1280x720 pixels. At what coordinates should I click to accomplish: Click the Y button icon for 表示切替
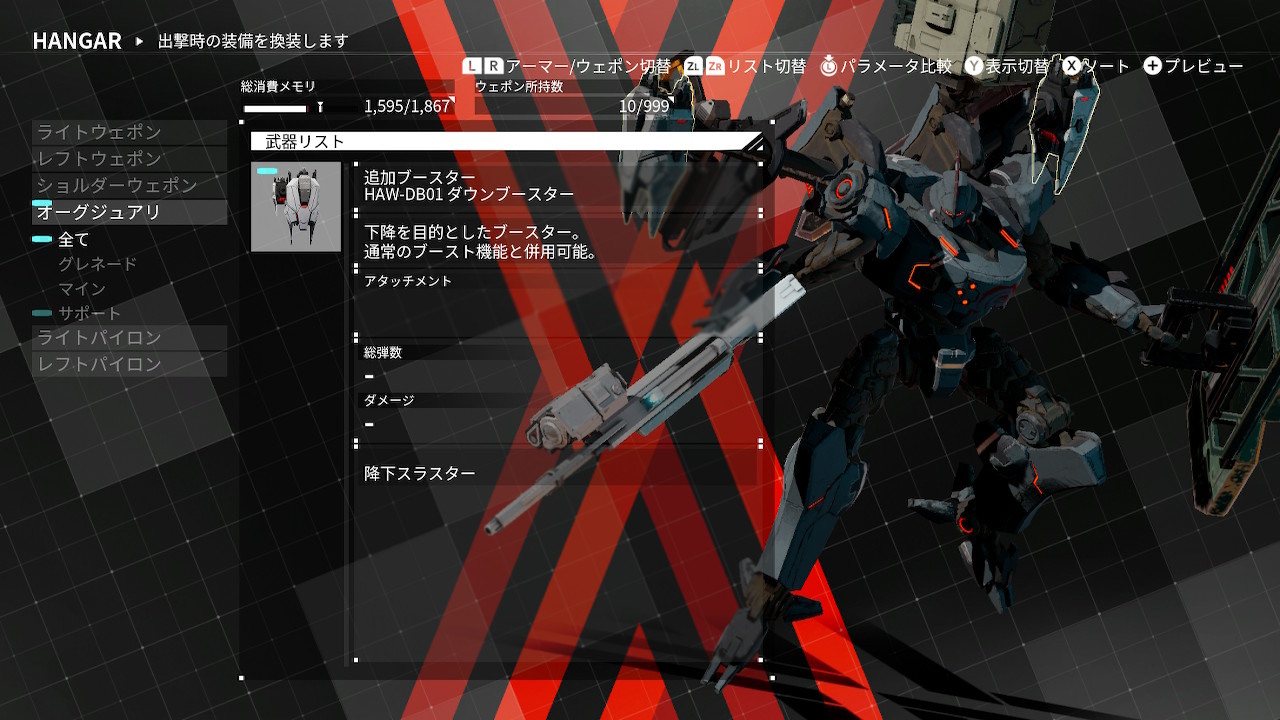tap(974, 64)
